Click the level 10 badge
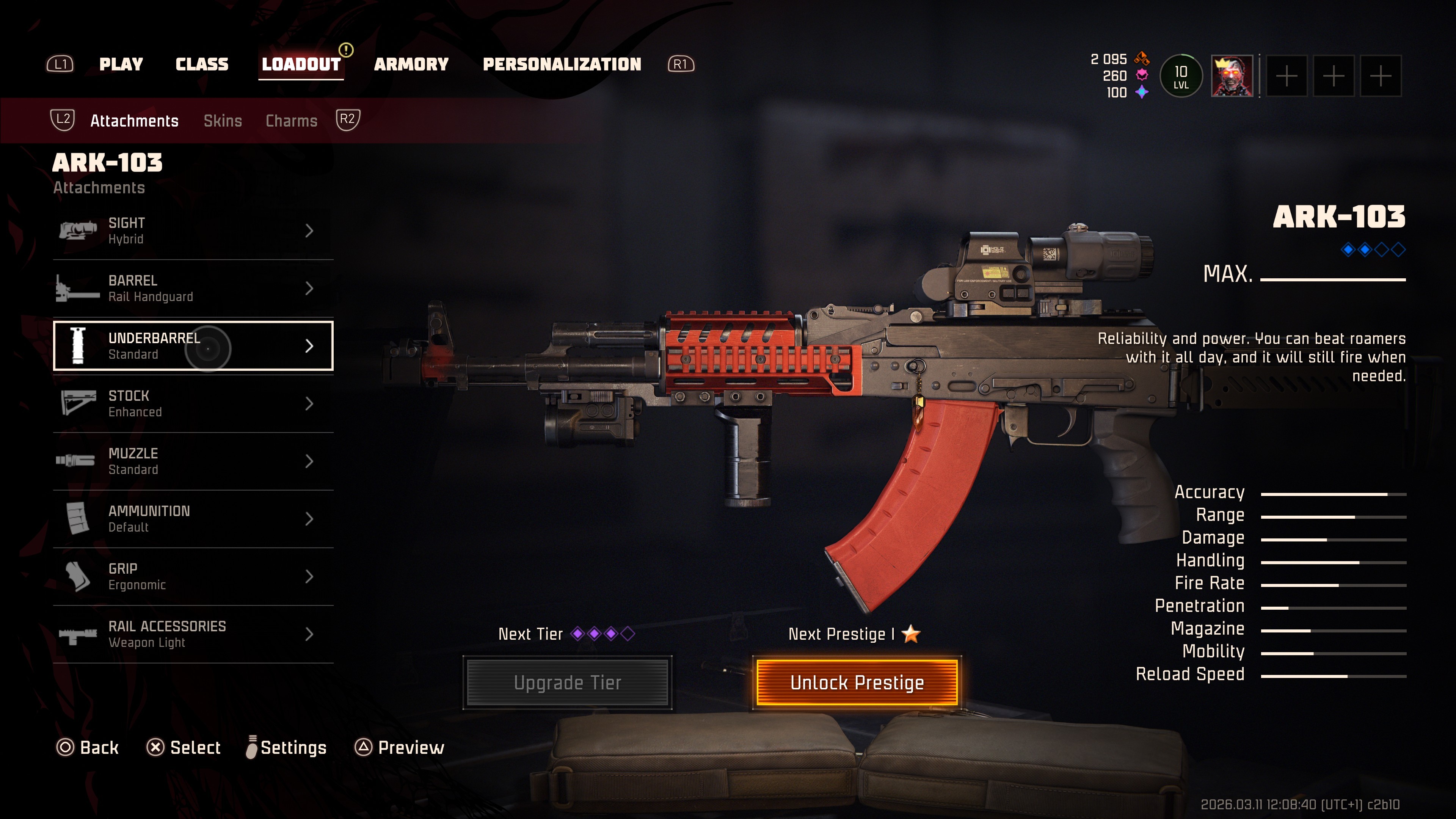Image resolution: width=1456 pixels, height=819 pixels. click(x=1181, y=76)
